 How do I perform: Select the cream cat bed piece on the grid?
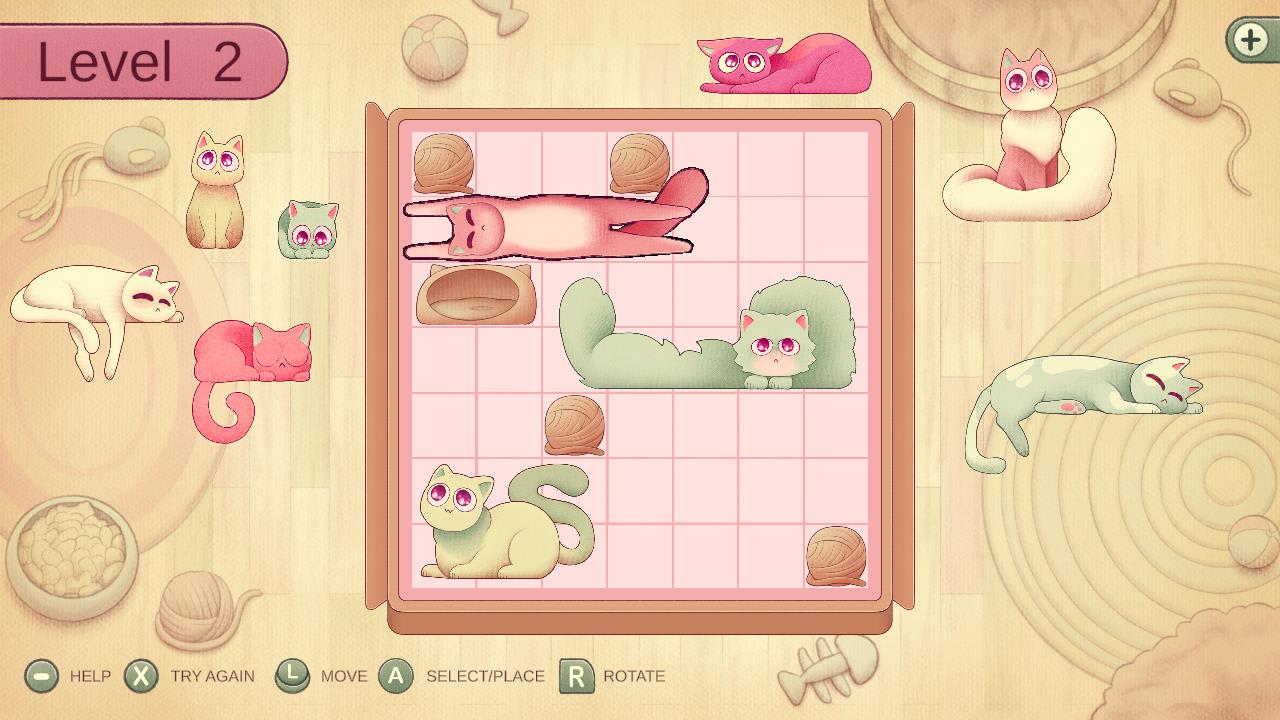(x=475, y=297)
